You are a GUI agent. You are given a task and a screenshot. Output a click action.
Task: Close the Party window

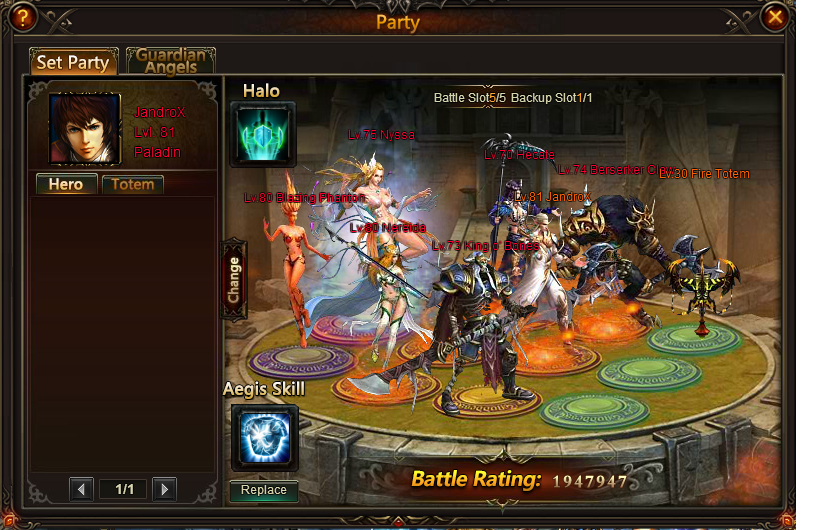click(x=774, y=18)
